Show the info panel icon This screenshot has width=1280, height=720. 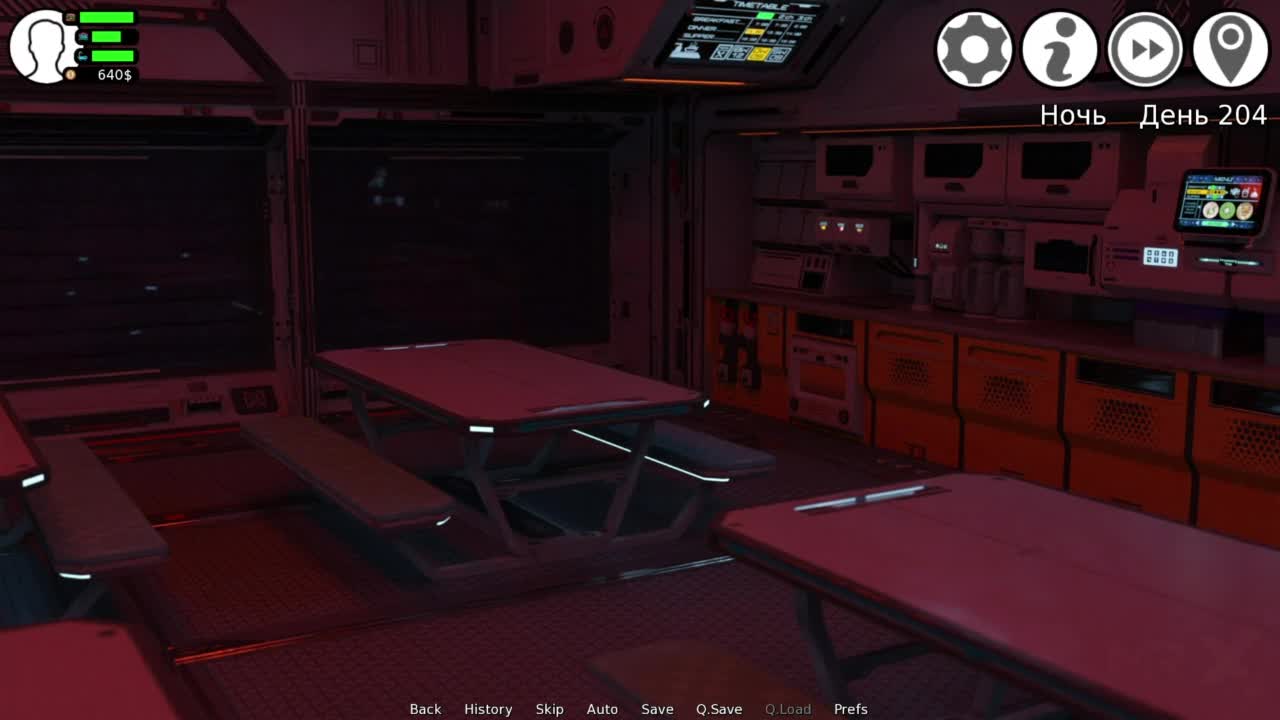click(x=1059, y=49)
